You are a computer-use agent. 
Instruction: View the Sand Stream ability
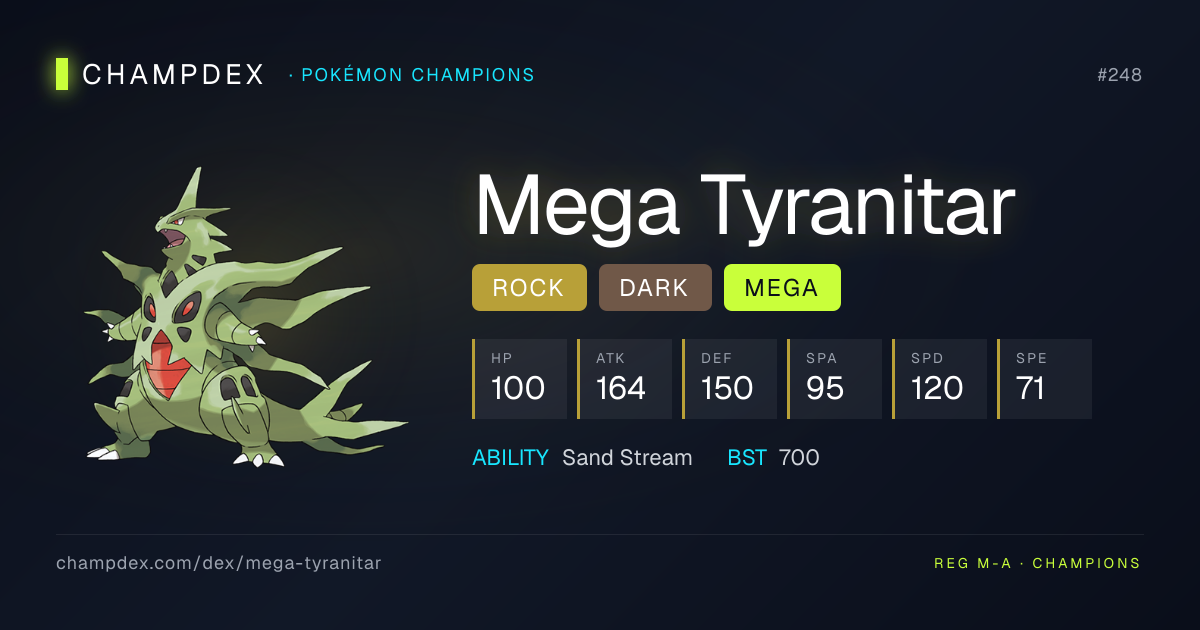(x=627, y=458)
